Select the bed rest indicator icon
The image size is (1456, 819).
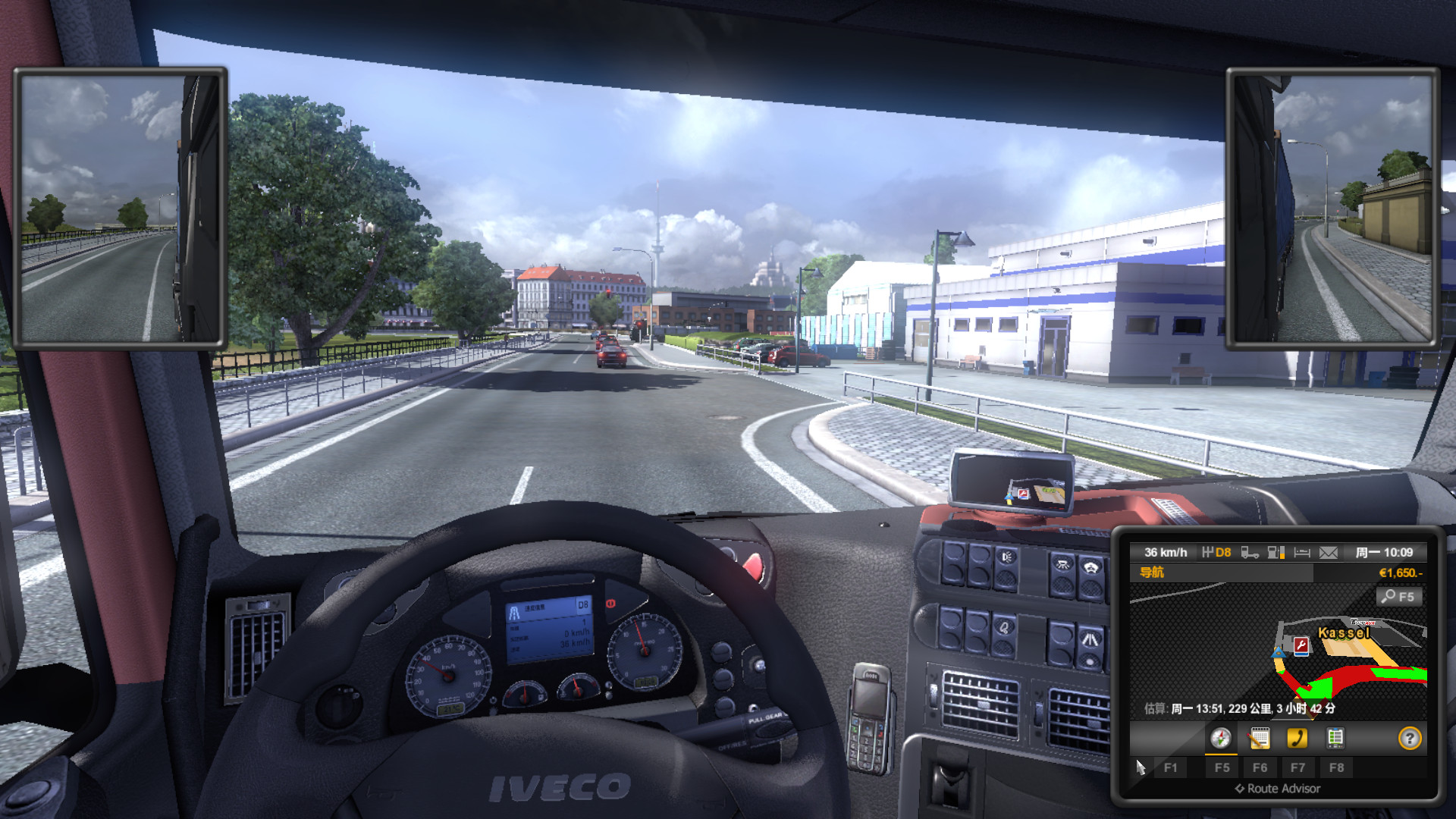(x=1302, y=553)
